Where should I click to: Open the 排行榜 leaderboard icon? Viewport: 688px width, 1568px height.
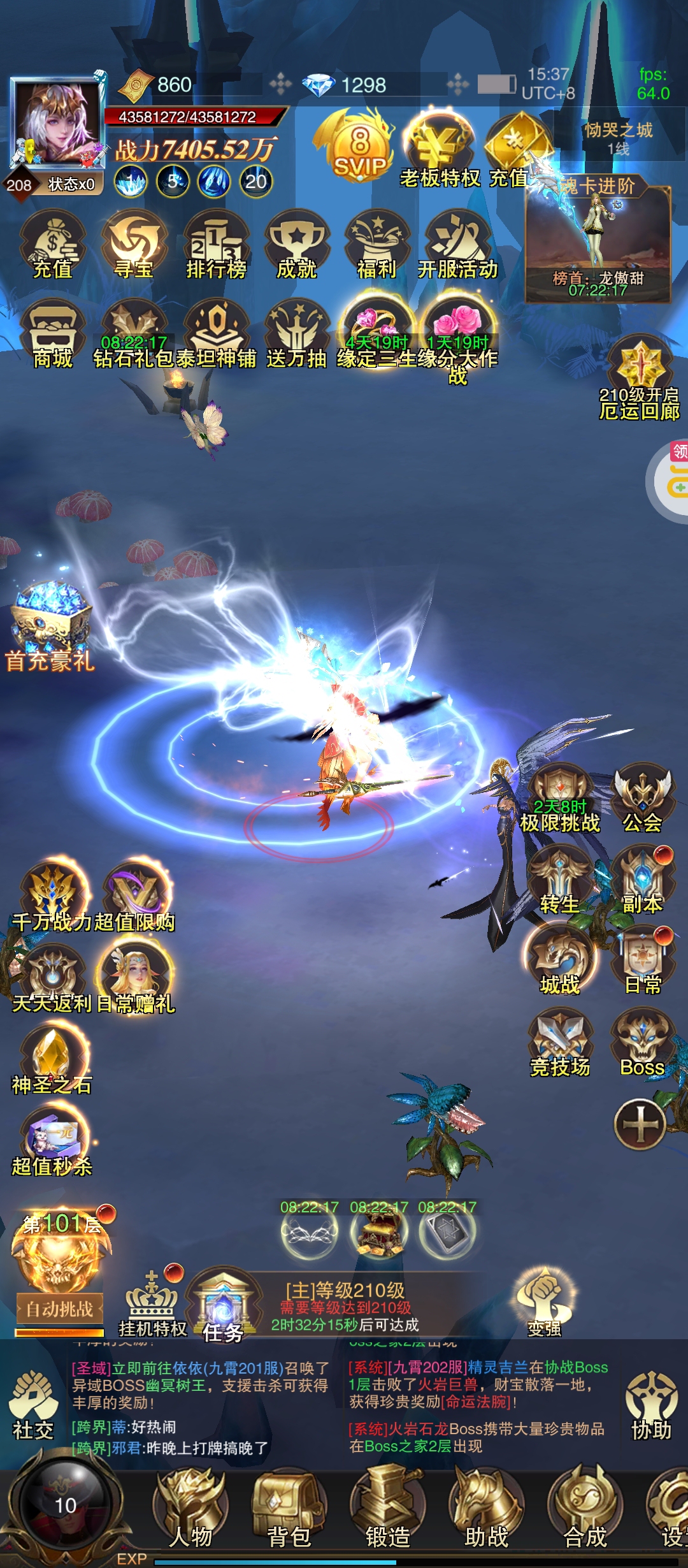(x=215, y=246)
